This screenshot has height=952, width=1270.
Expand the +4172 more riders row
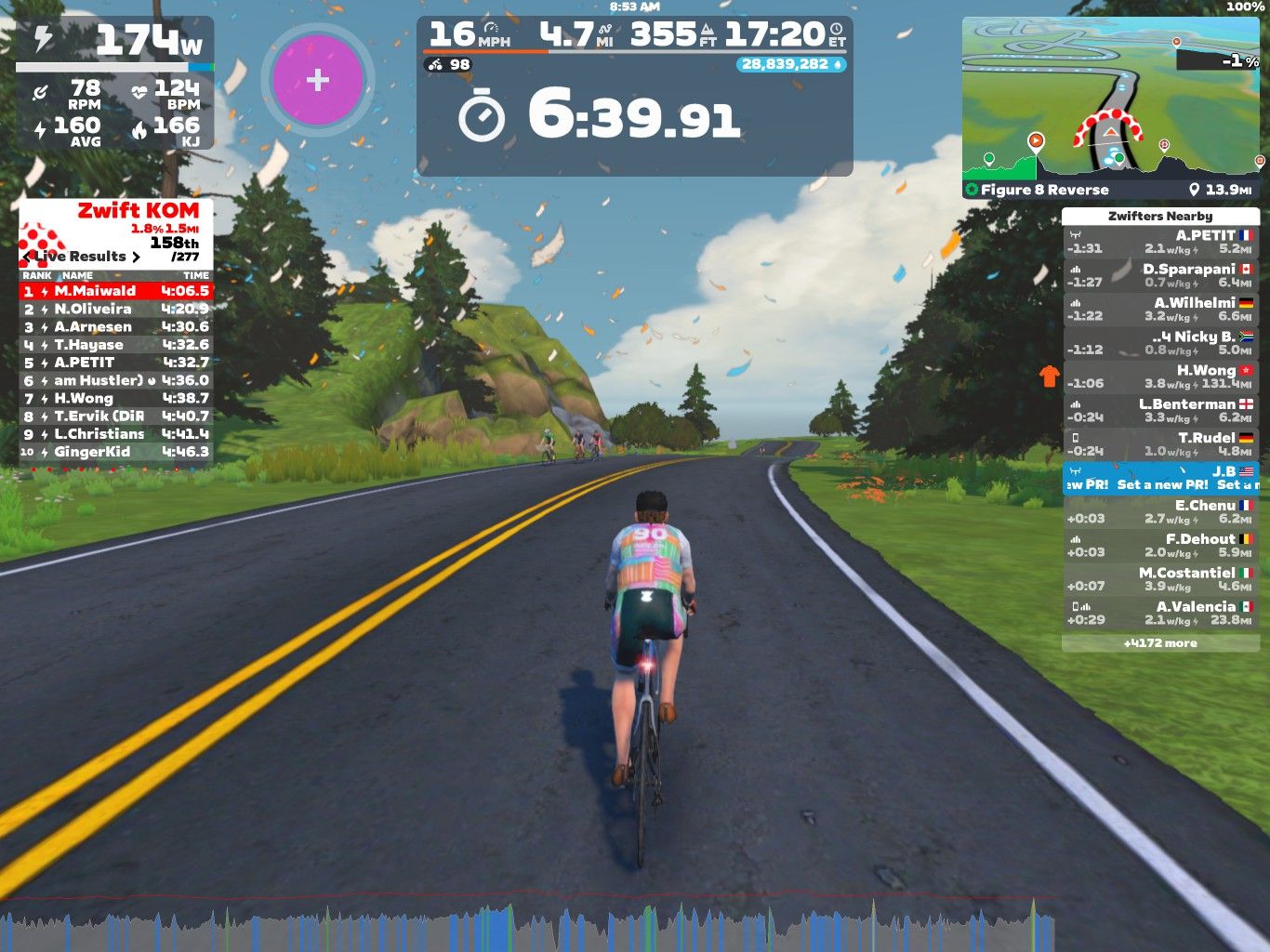[1160, 643]
